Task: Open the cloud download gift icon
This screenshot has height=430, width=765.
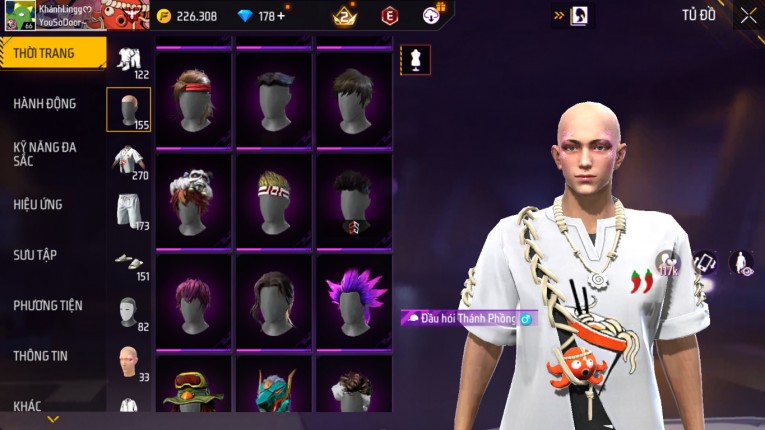Action: 432,15
